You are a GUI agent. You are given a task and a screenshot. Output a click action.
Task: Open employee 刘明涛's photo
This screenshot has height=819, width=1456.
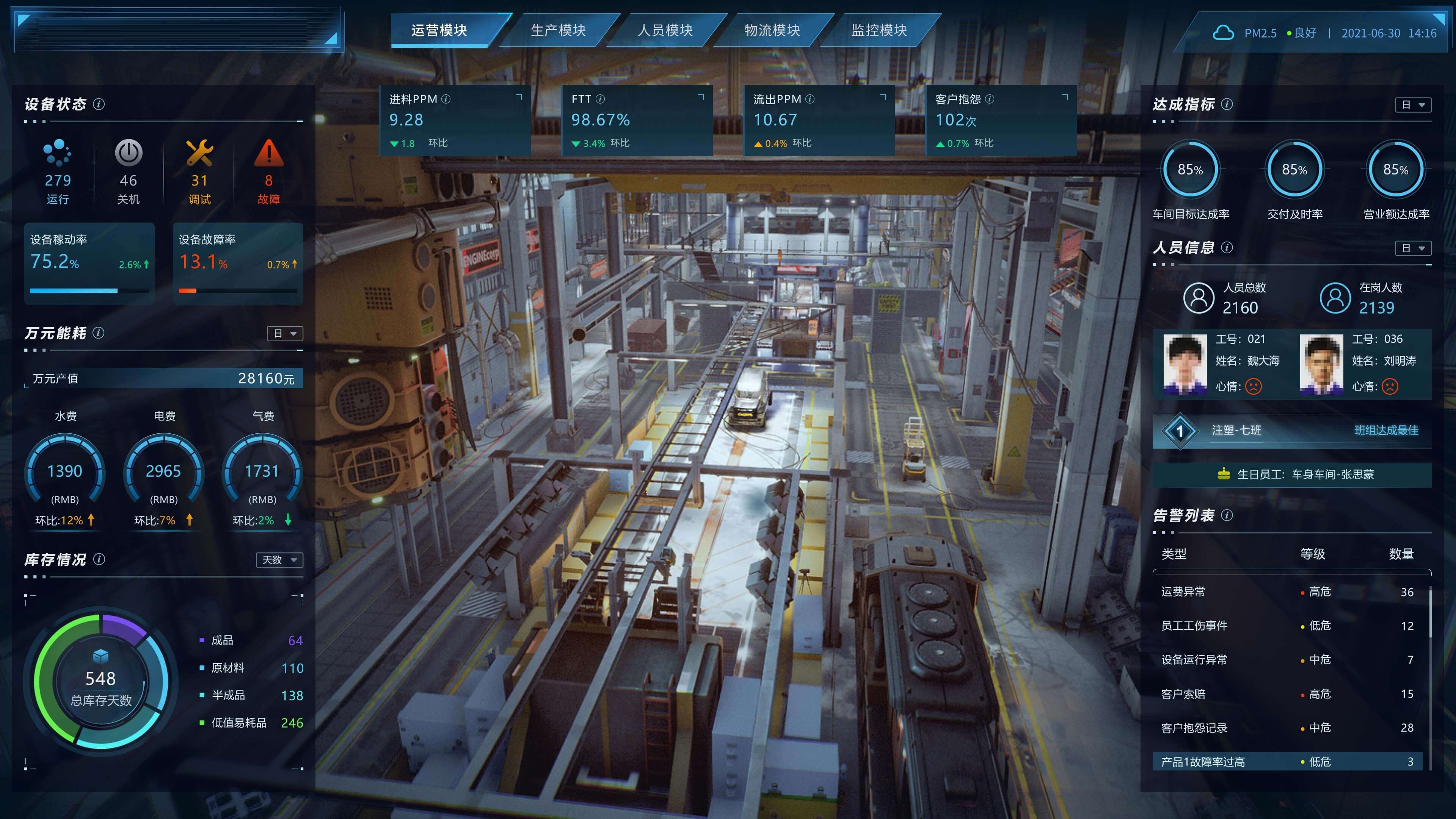click(1321, 364)
